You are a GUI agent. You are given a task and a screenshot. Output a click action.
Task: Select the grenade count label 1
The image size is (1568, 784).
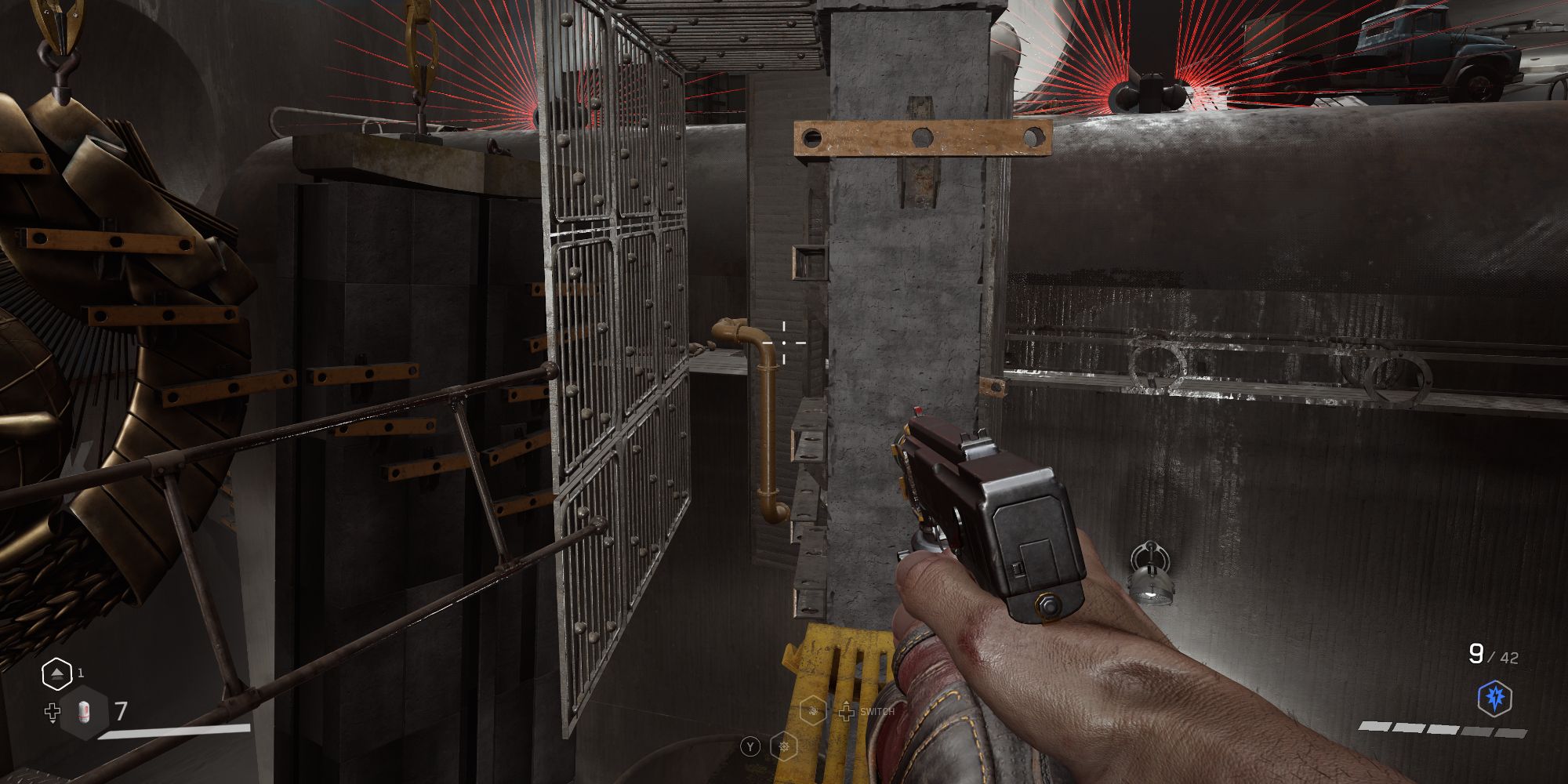click(x=81, y=673)
